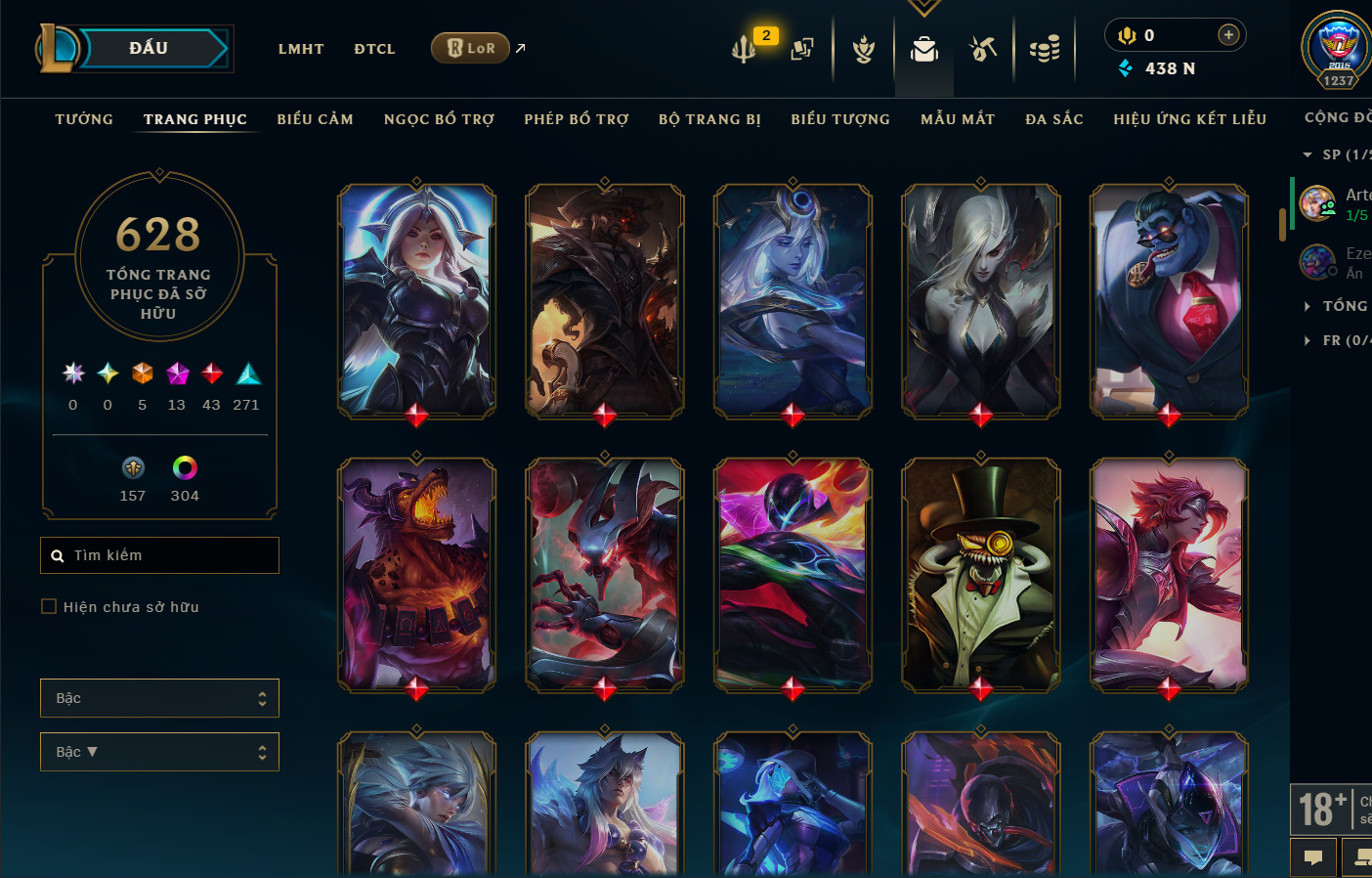Switch to ĐTCL game mode
The height and width of the screenshot is (878, 1372).
pyautogui.click(x=374, y=49)
